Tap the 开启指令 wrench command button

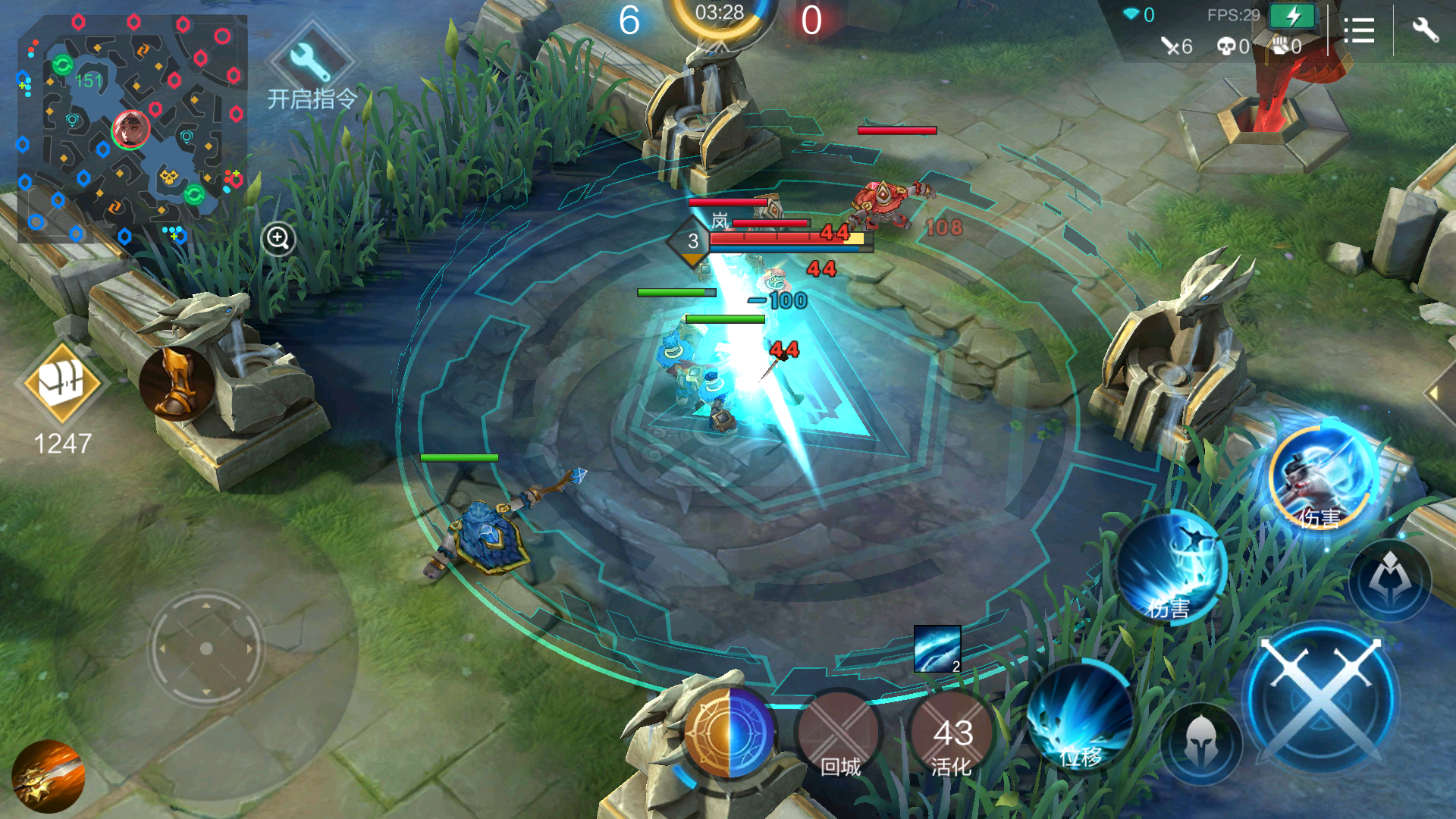pos(312,64)
